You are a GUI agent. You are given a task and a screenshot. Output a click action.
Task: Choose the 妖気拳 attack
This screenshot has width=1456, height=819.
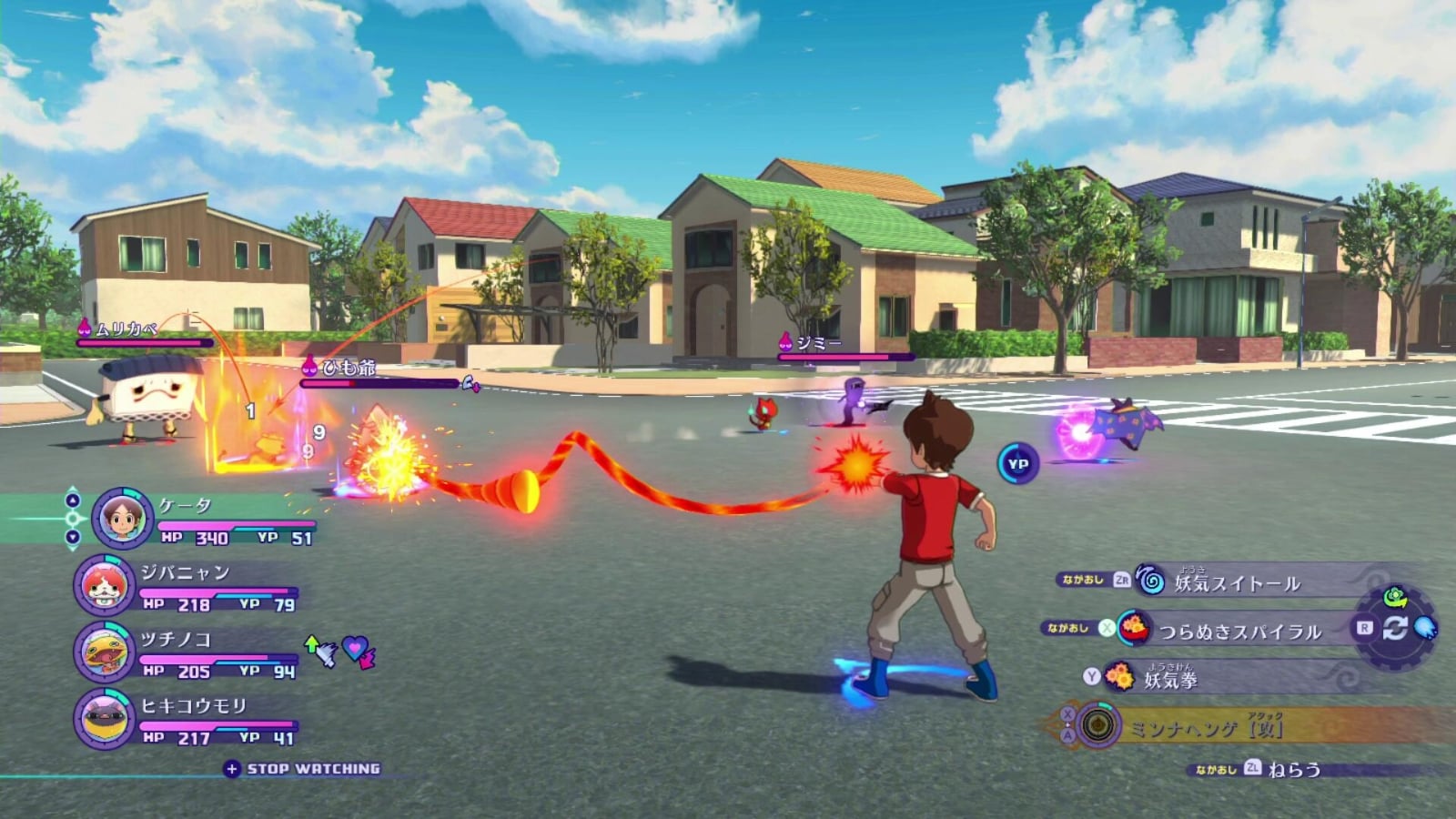[x=1170, y=678]
